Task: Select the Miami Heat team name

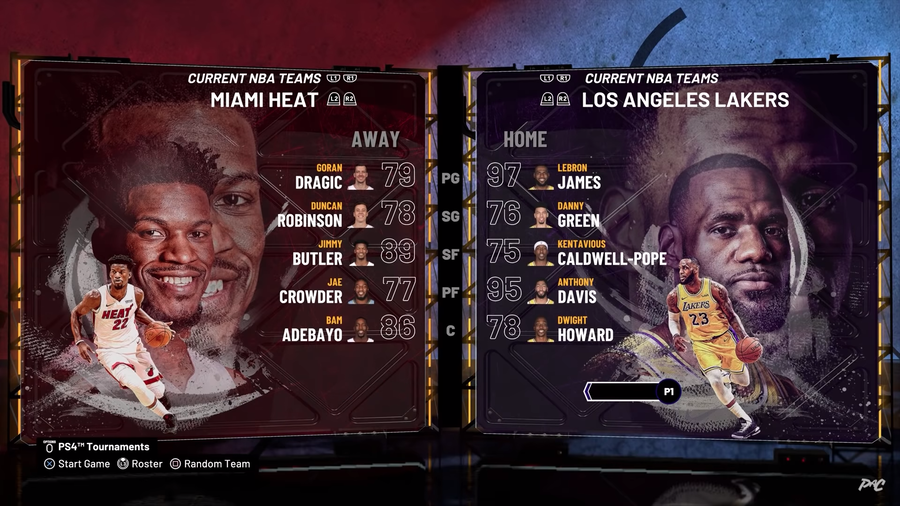Action: [x=264, y=100]
